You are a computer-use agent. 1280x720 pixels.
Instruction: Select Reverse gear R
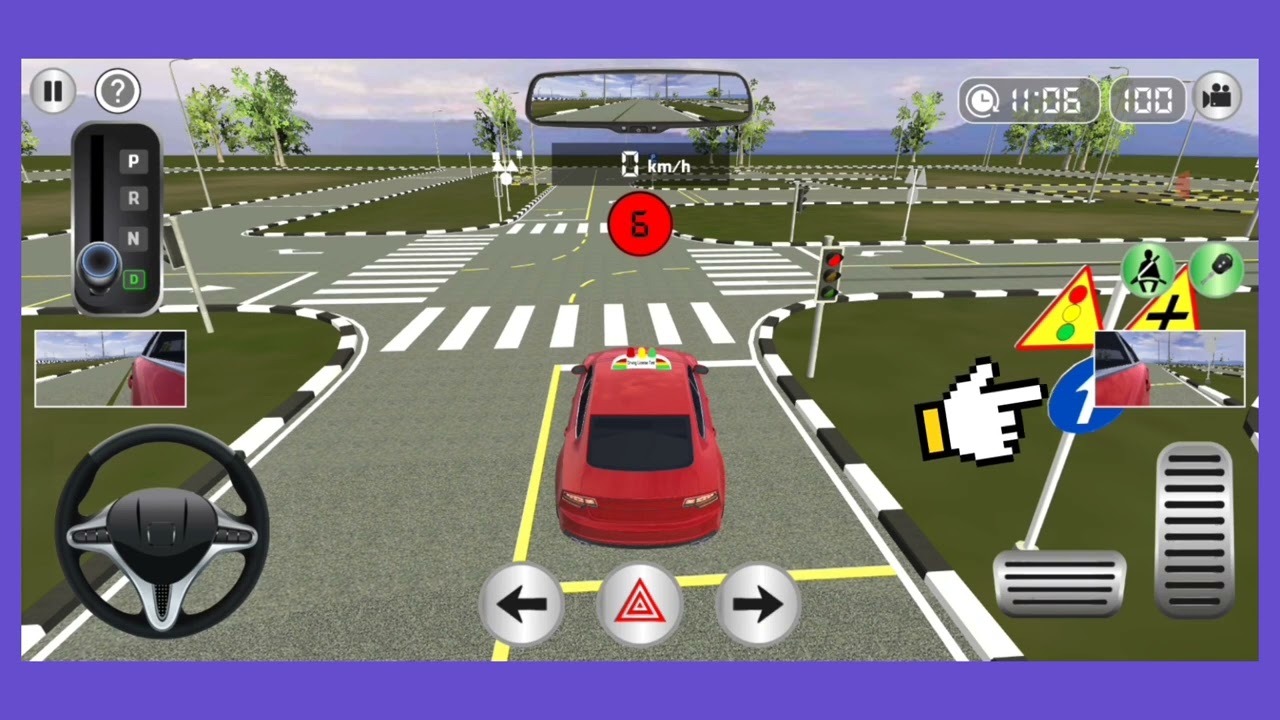[133, 200]
